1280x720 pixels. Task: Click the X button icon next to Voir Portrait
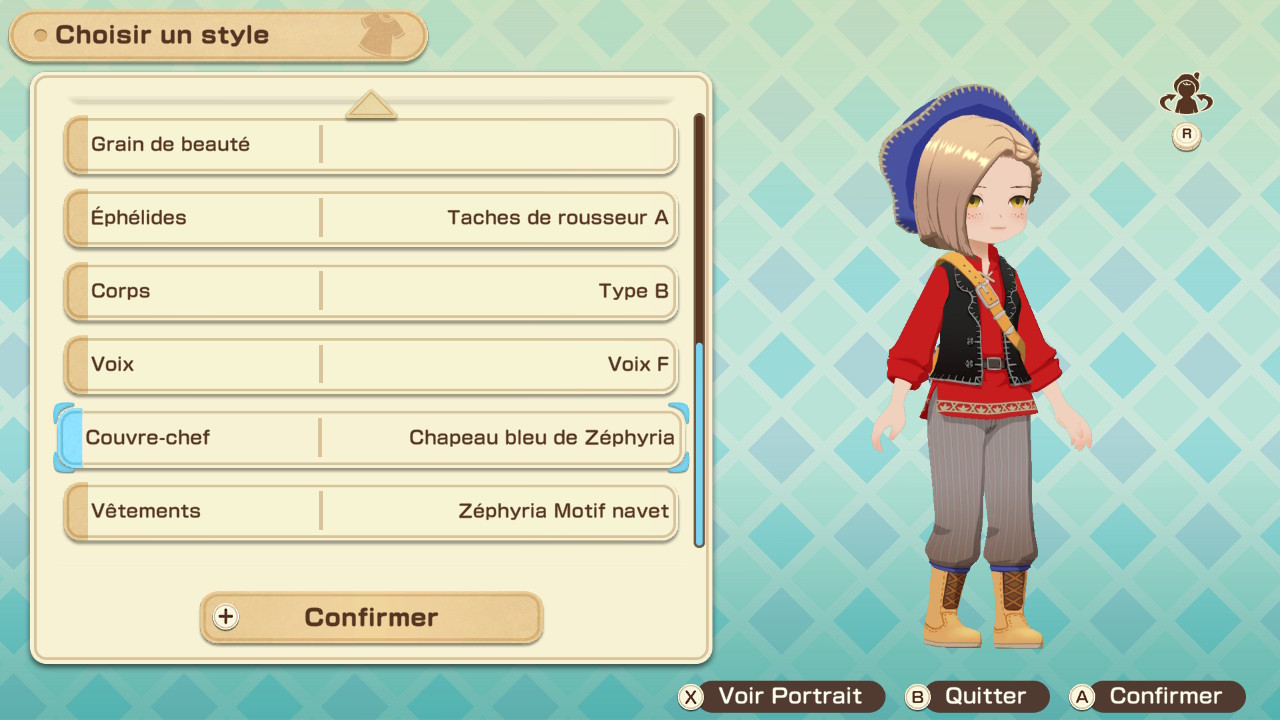point(690,696)
